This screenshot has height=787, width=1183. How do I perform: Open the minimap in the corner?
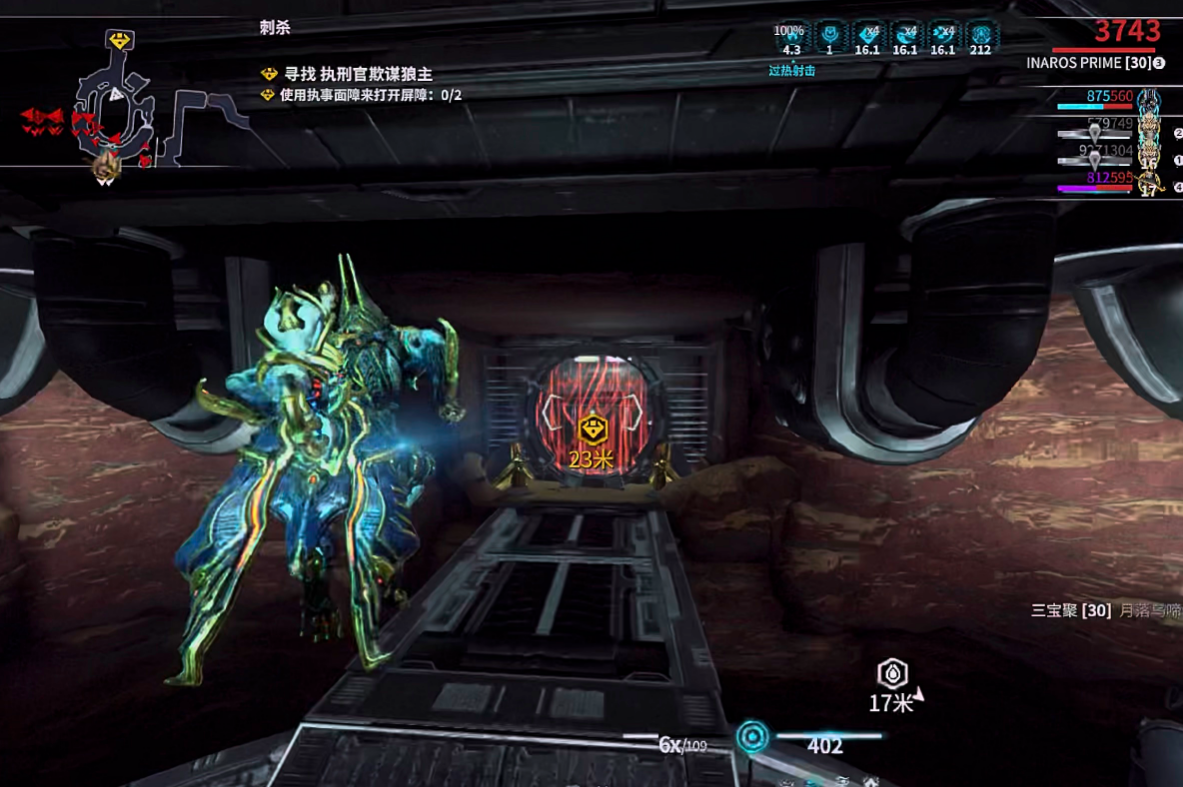[120, 110]
